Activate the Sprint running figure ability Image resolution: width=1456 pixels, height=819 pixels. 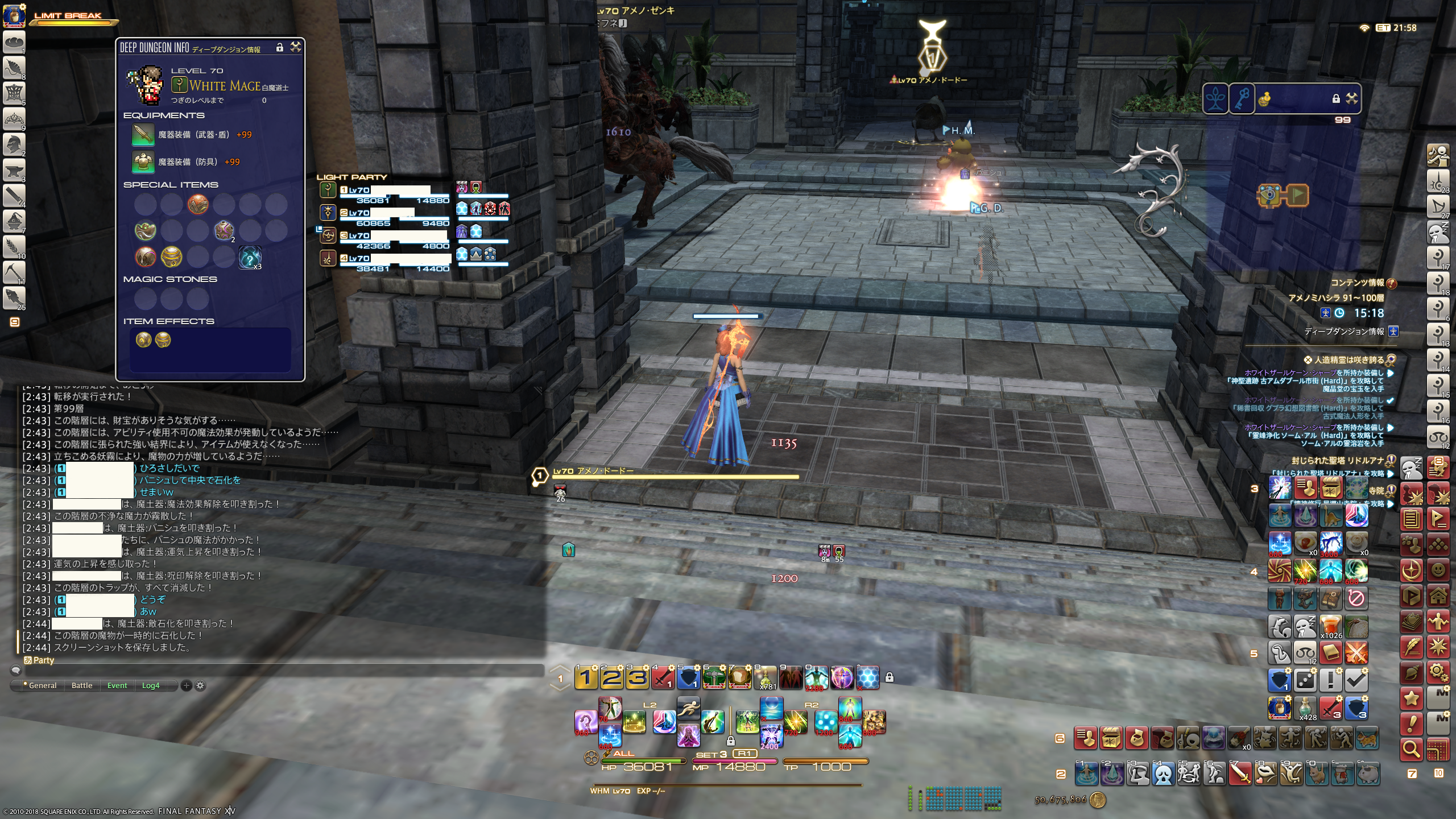[688, 709]
